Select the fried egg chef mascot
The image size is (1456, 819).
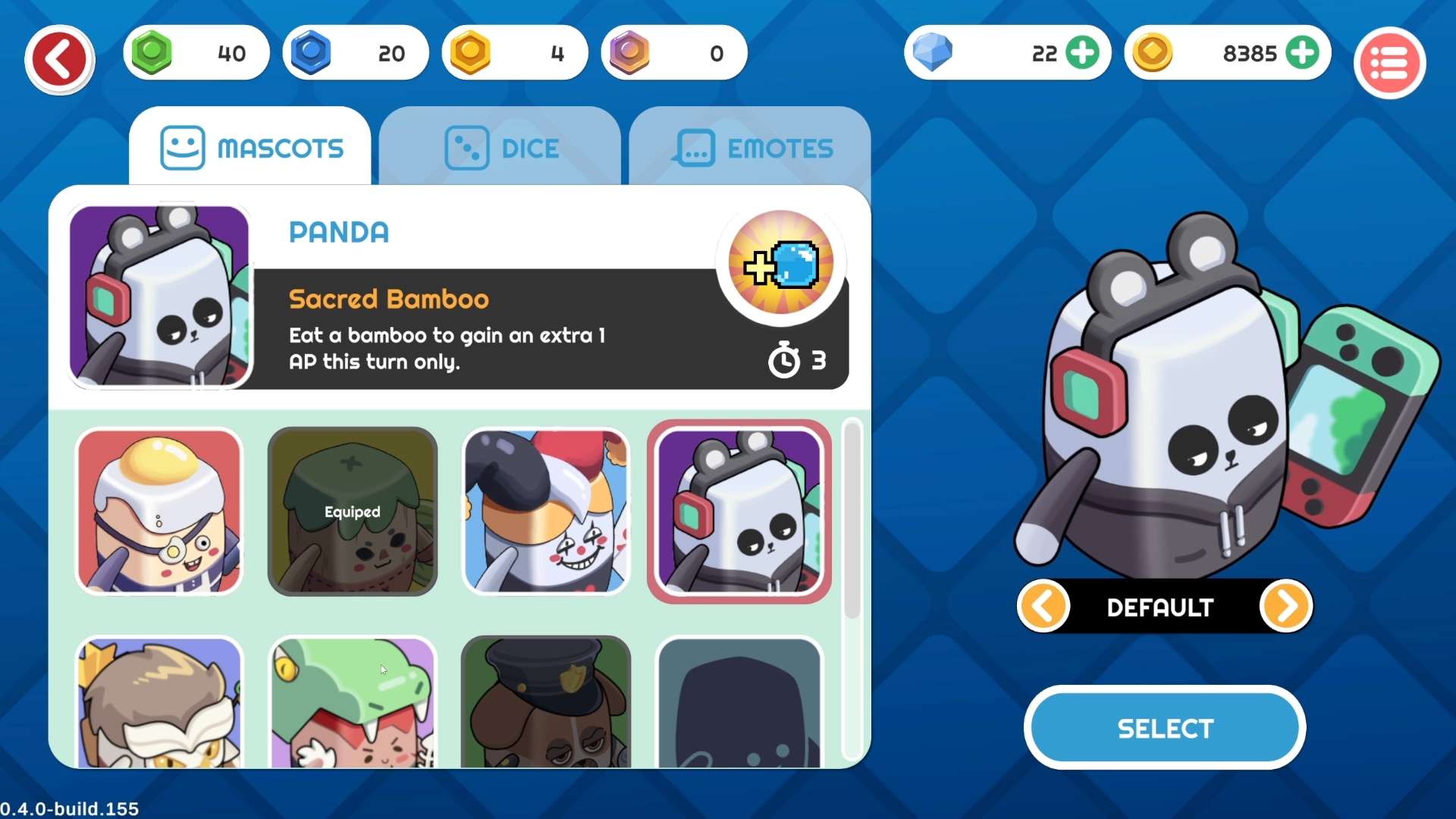pyautogui.click(x=158, y=512)
